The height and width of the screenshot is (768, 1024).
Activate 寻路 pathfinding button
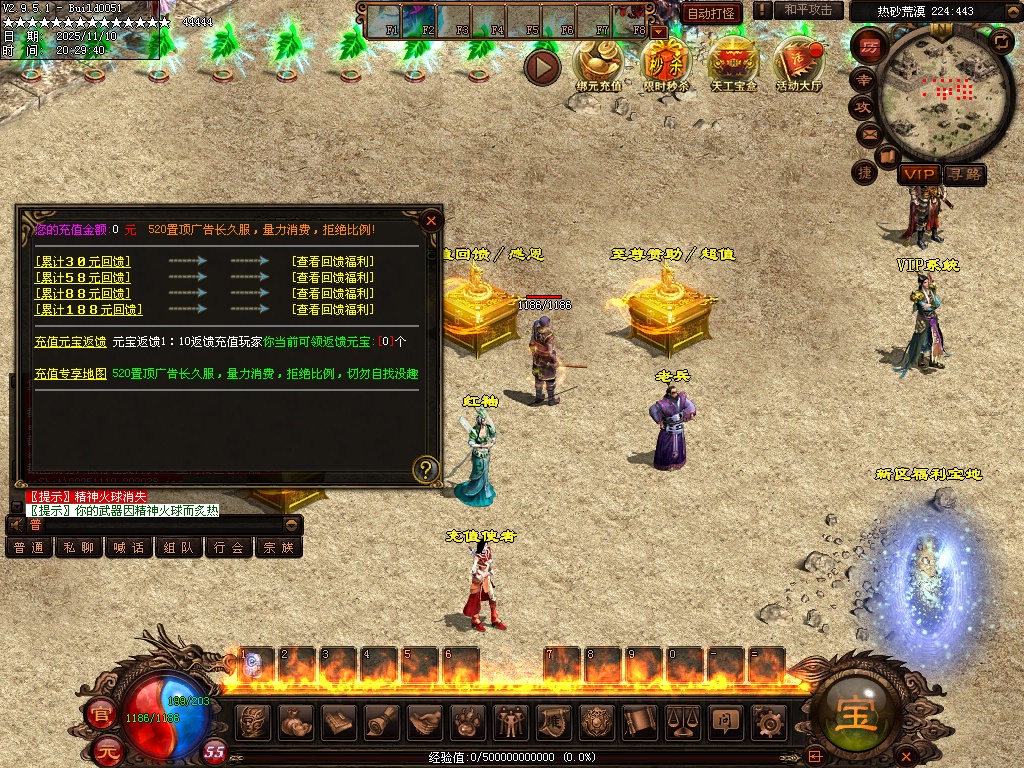click(x=964, y=174)
